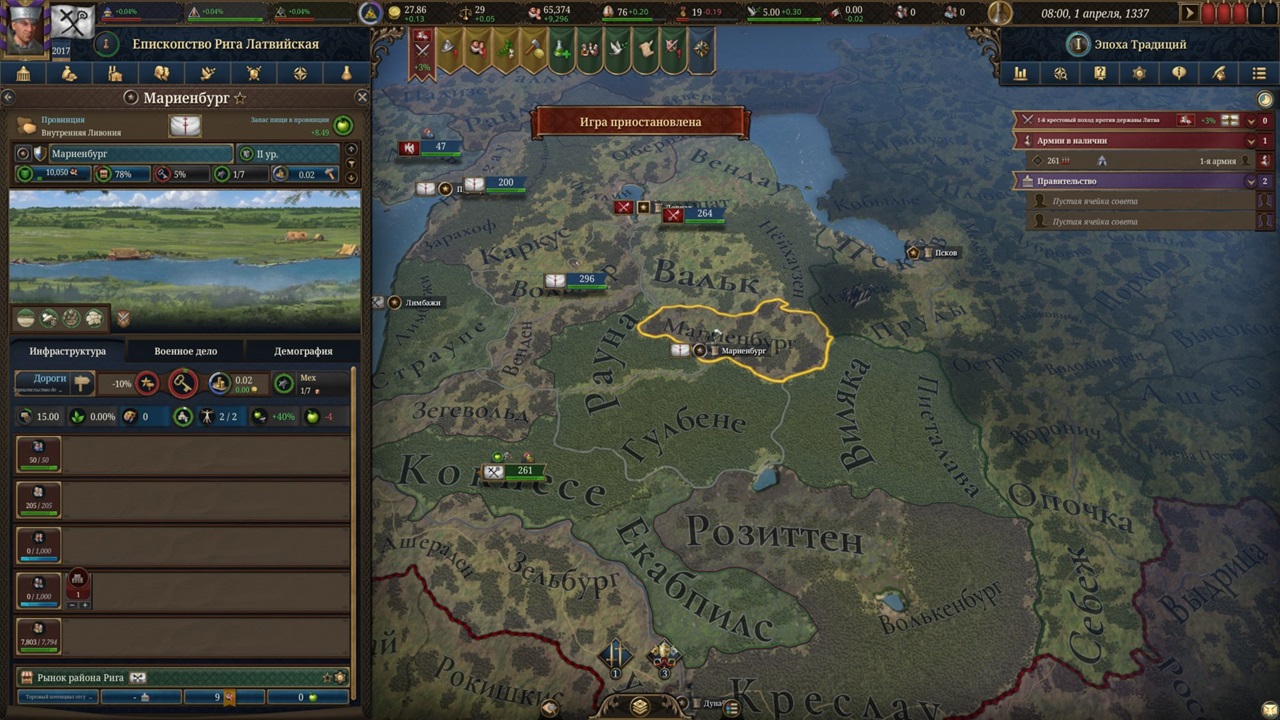Select the green flask map mode banner
1280x720 pixels.
[x=561, y=50]
